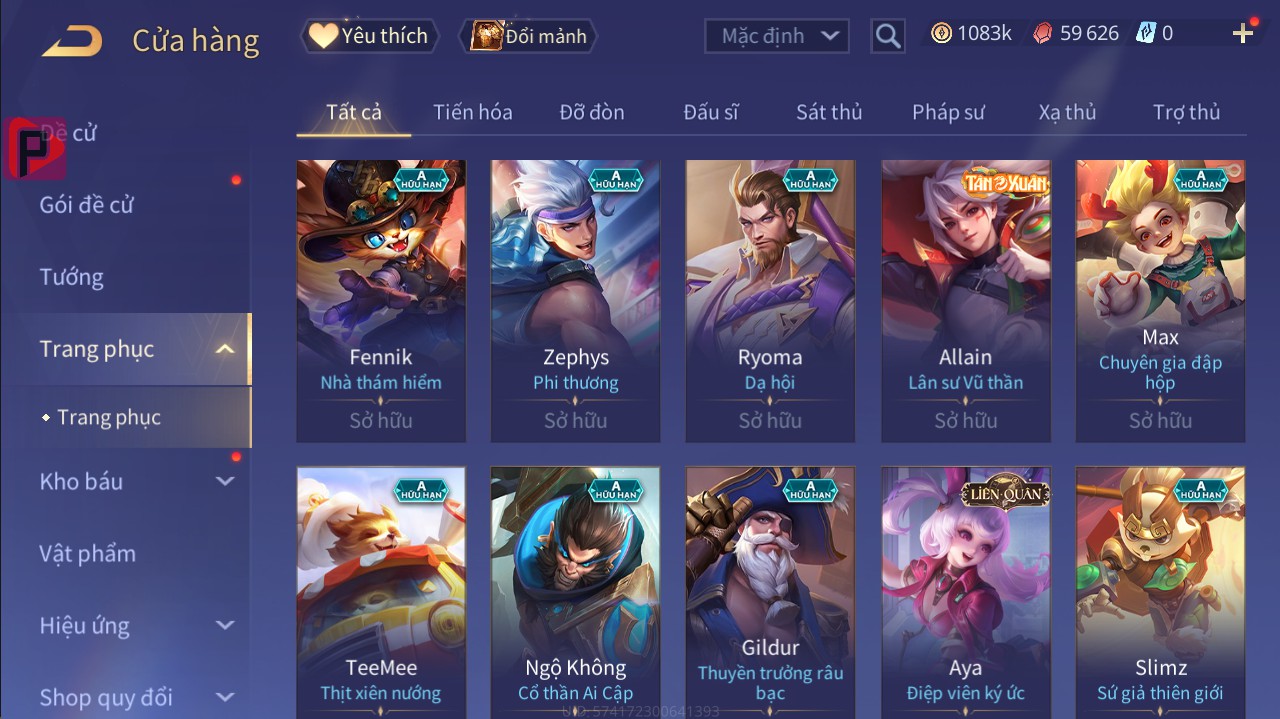
Task: Click the magnifying glass search button
Action: 887,36
